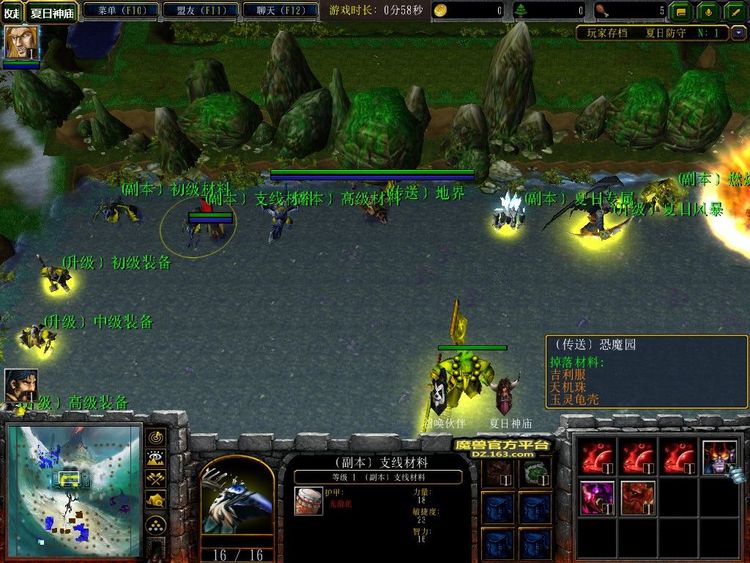Toggle minimap terrain display button
Viewport: 750px width, 563px height.
point(156,458)
